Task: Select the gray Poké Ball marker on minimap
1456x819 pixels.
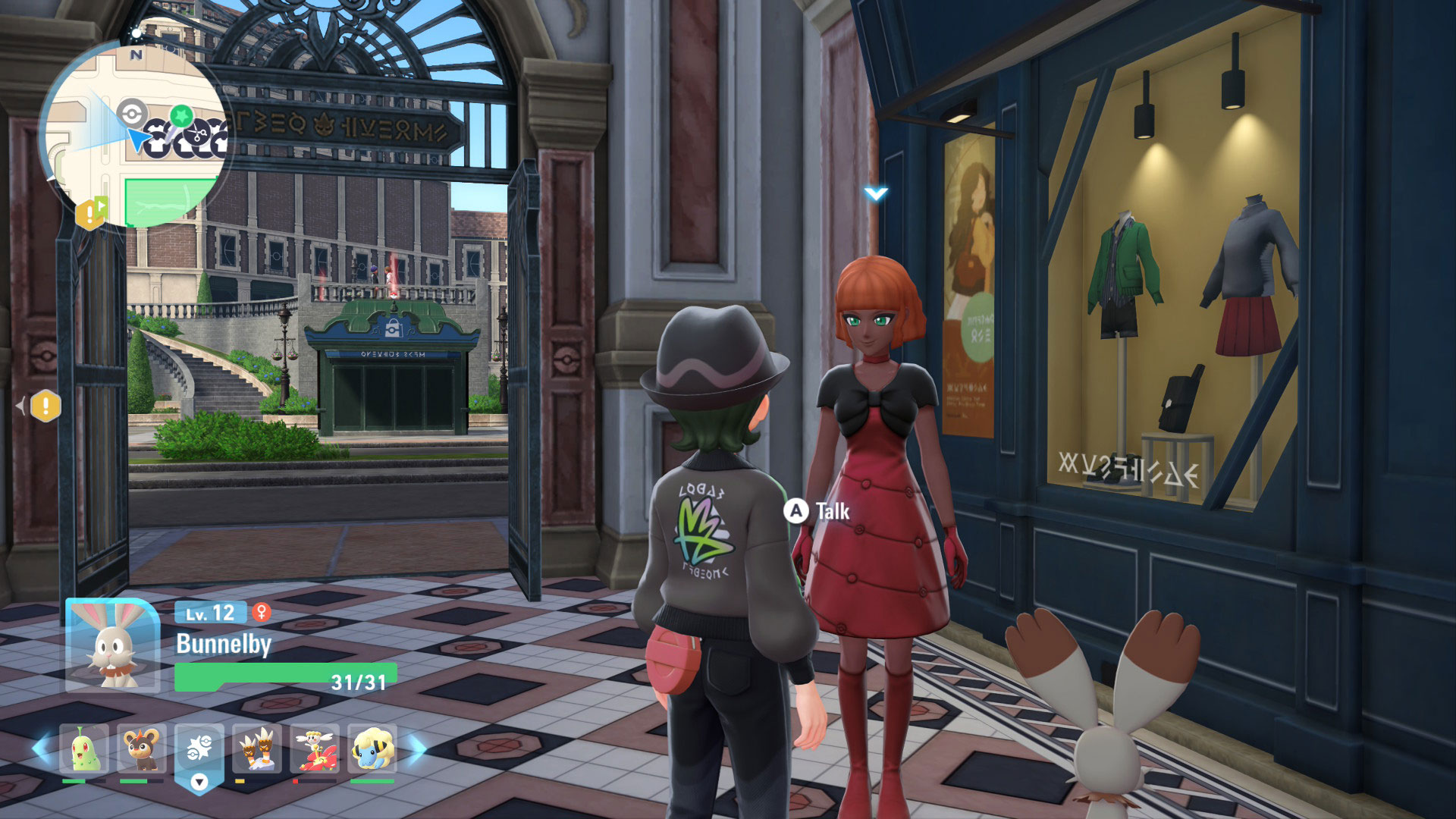Action: [132, 115]
